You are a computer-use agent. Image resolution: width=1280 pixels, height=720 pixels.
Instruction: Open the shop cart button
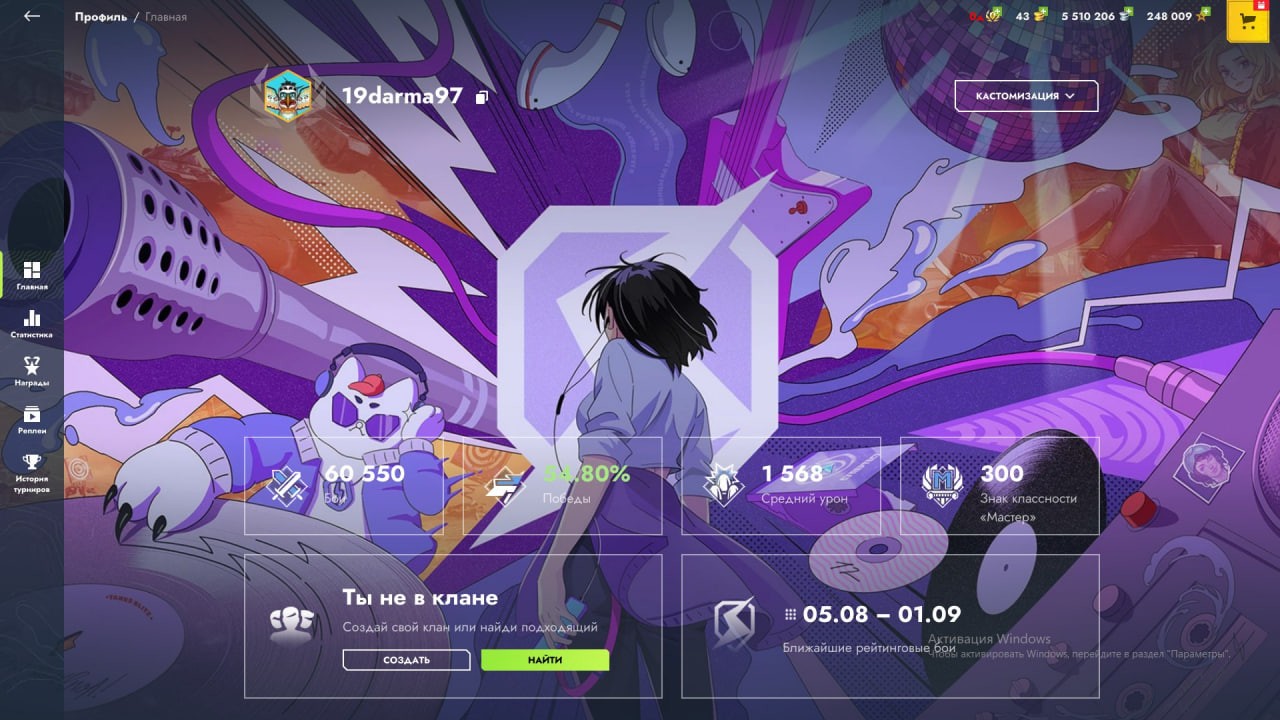(x=1247, y=21)
